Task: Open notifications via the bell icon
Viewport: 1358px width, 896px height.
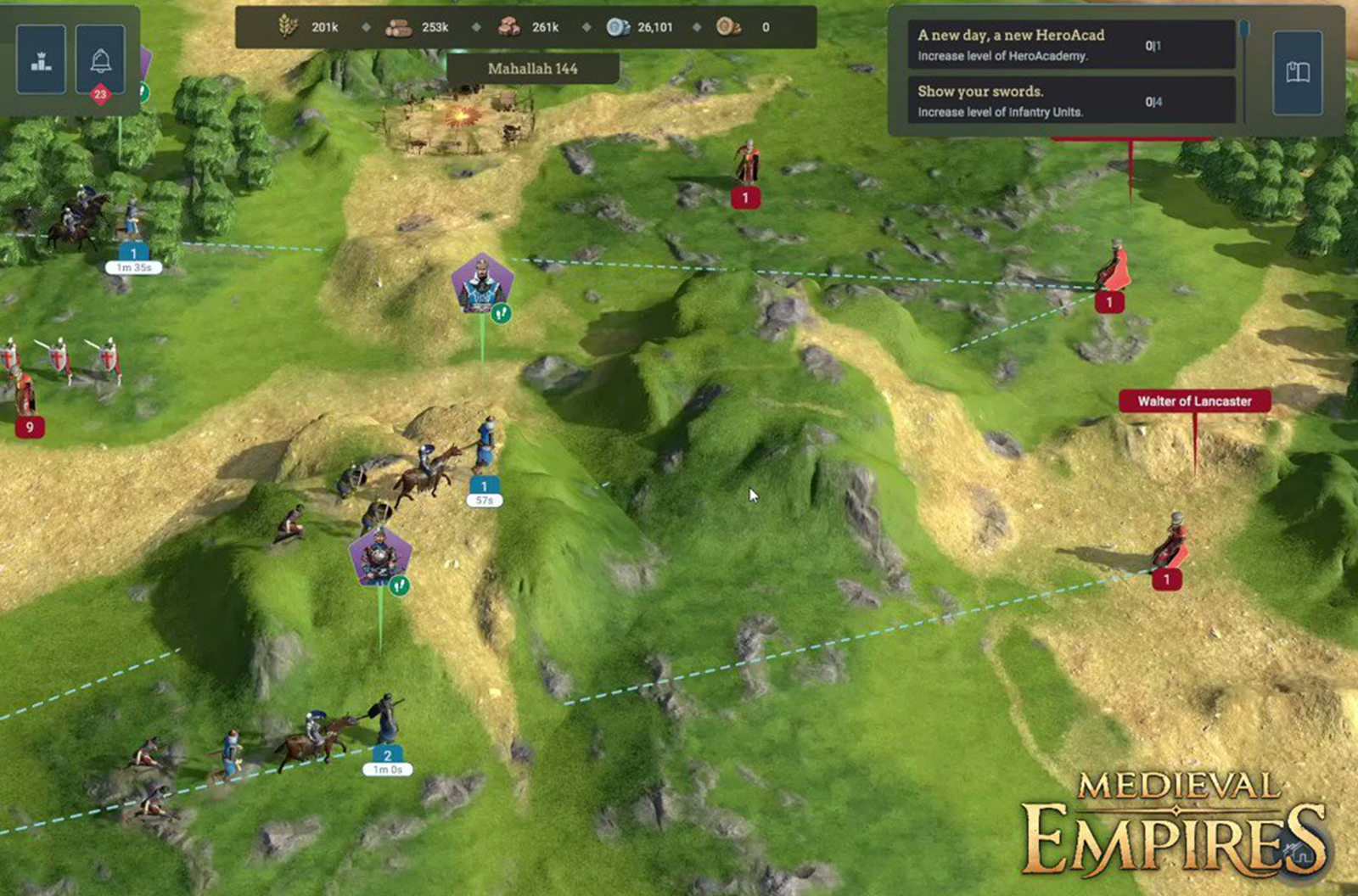Action: [x=101, y=59]
